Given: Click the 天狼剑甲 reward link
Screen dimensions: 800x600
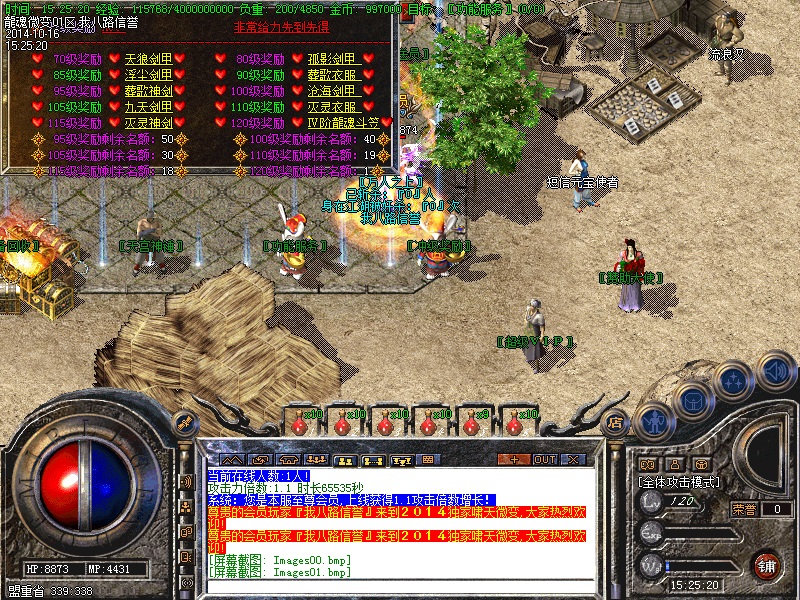Looking at the screenshot, I should point(148,59).
